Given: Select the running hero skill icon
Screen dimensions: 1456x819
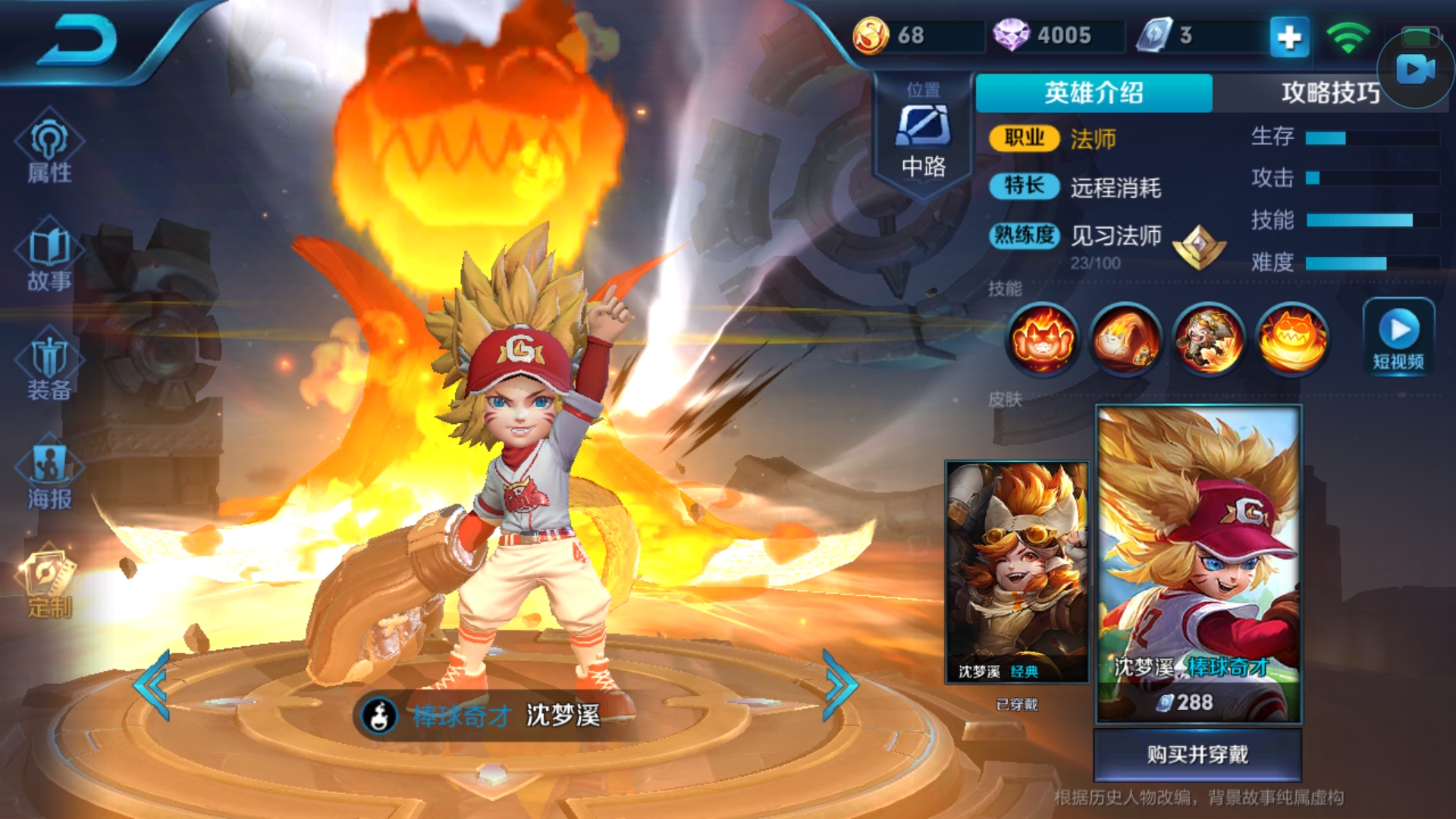Looking at the screenshot, I should [1209, 338].
